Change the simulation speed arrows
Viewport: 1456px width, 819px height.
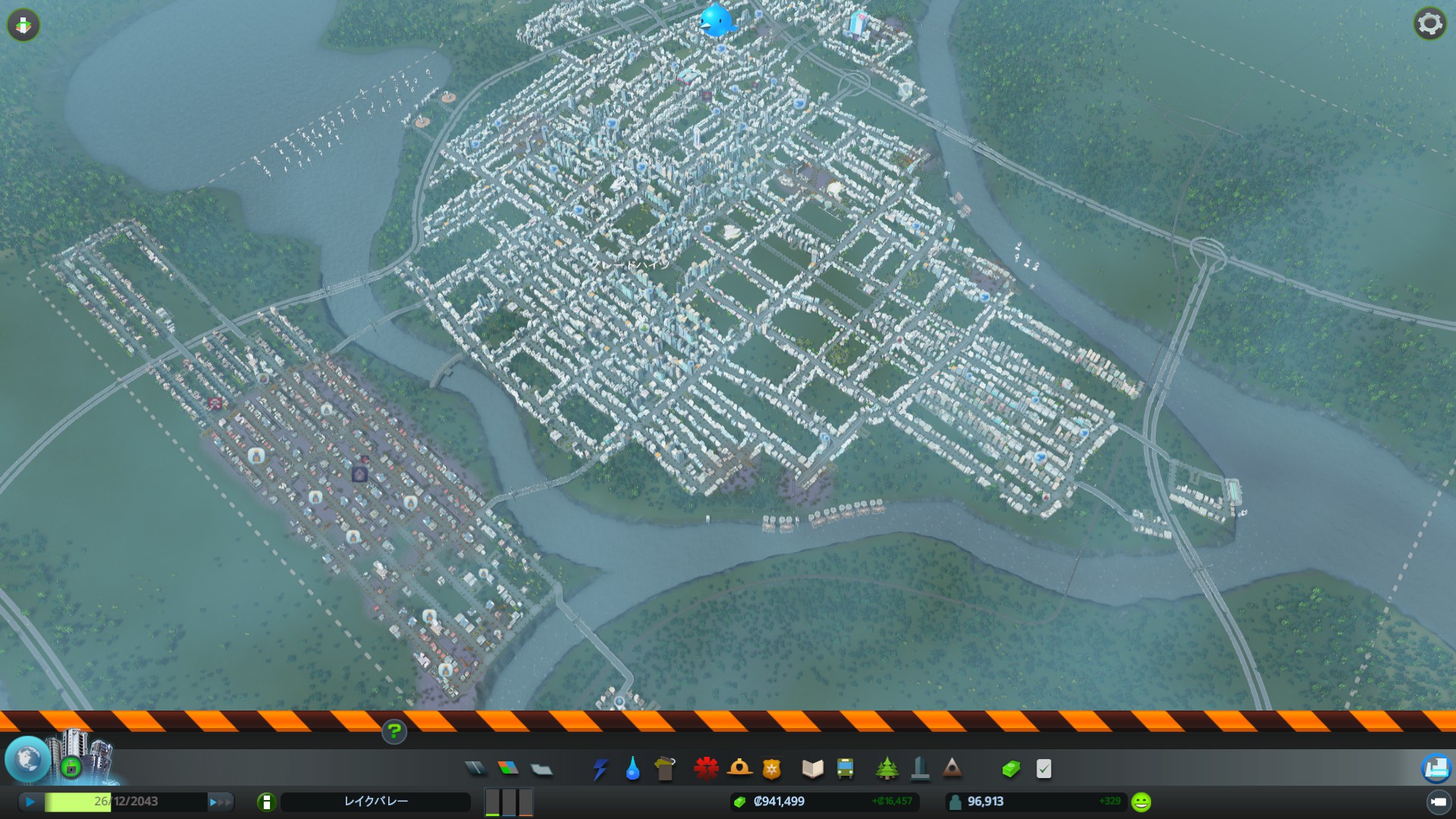coord(221,802)
